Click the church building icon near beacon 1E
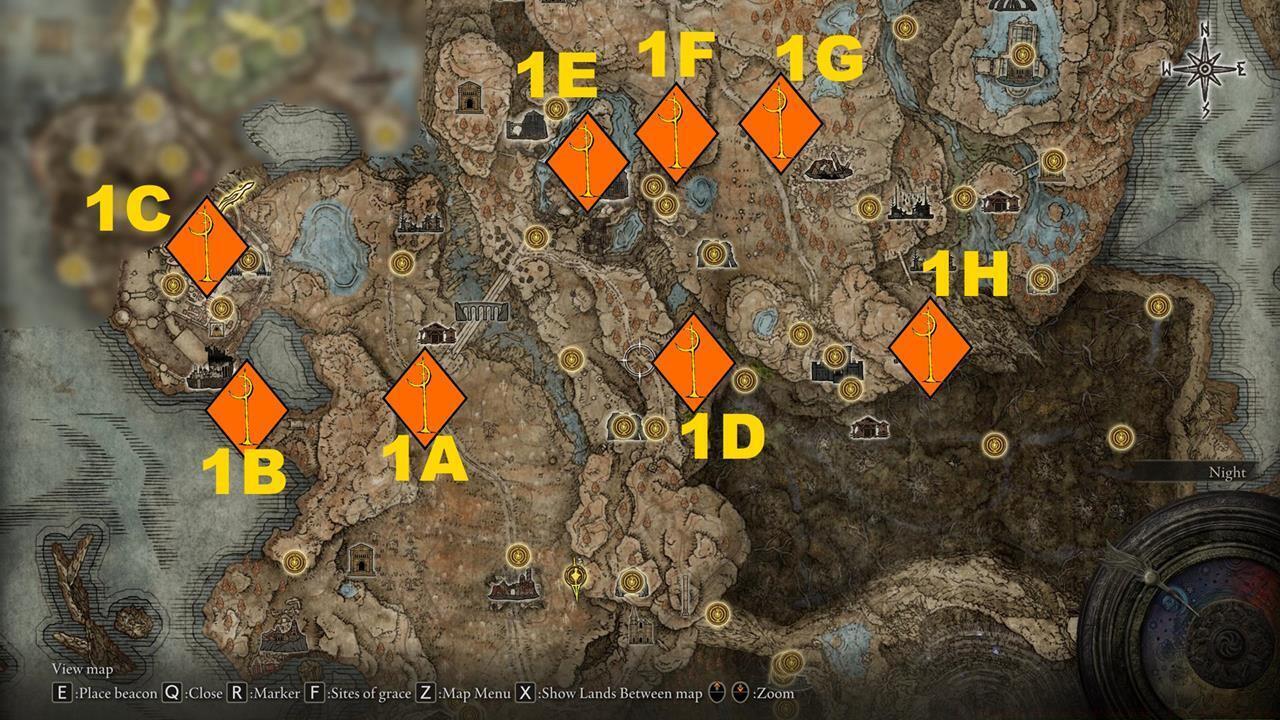This screenshot has width=1280, height=720. (529, 127)
